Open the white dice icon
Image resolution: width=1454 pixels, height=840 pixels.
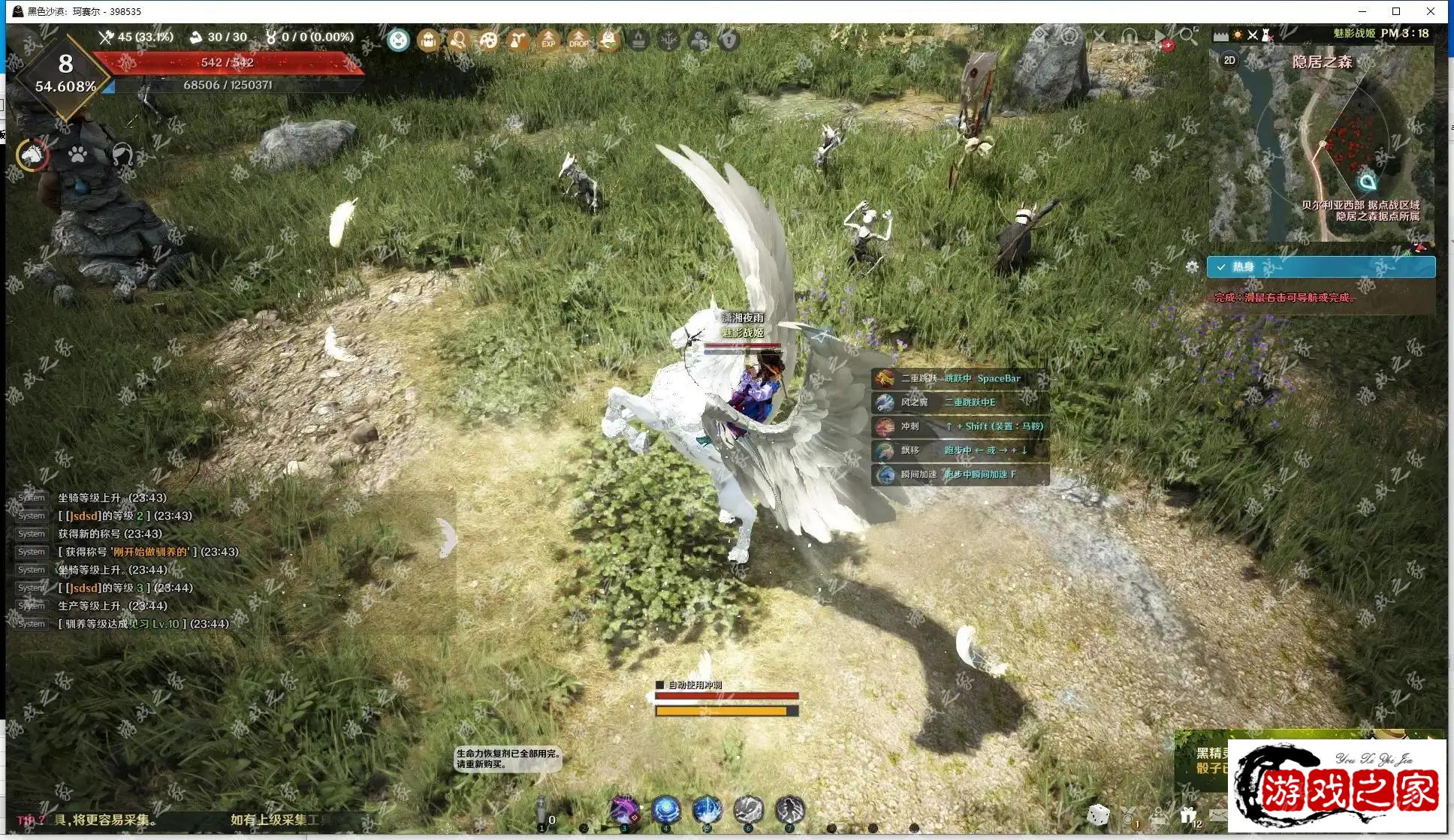click(1098, 814)
